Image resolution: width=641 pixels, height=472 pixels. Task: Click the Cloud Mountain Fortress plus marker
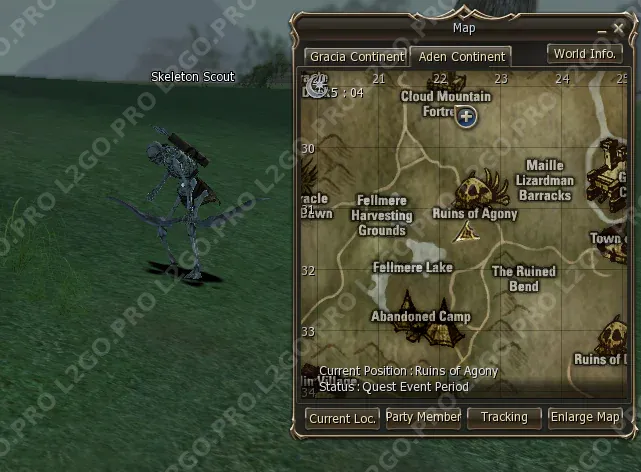pos(466,117)
